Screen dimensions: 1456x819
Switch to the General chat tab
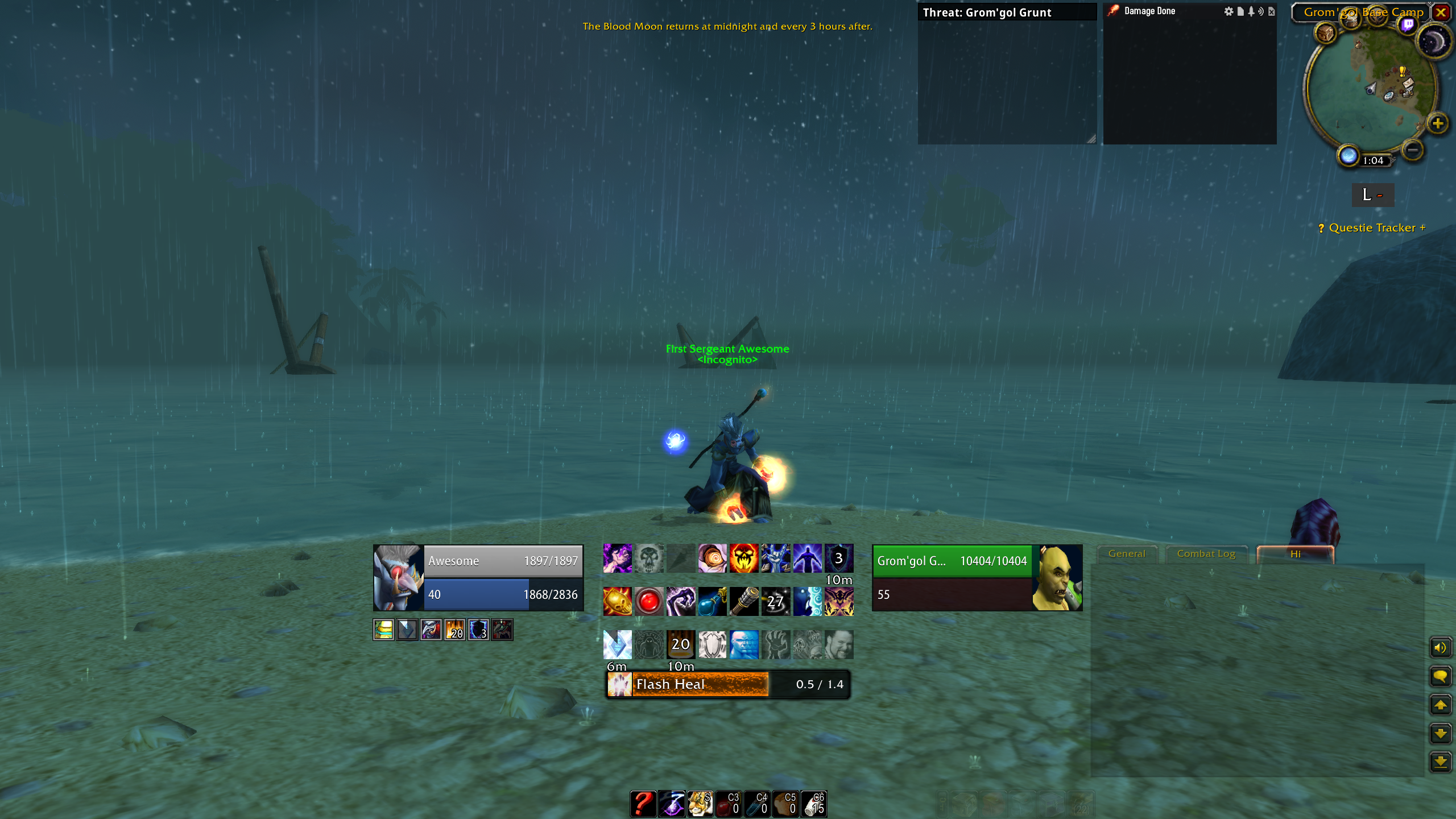point(1127,553)
